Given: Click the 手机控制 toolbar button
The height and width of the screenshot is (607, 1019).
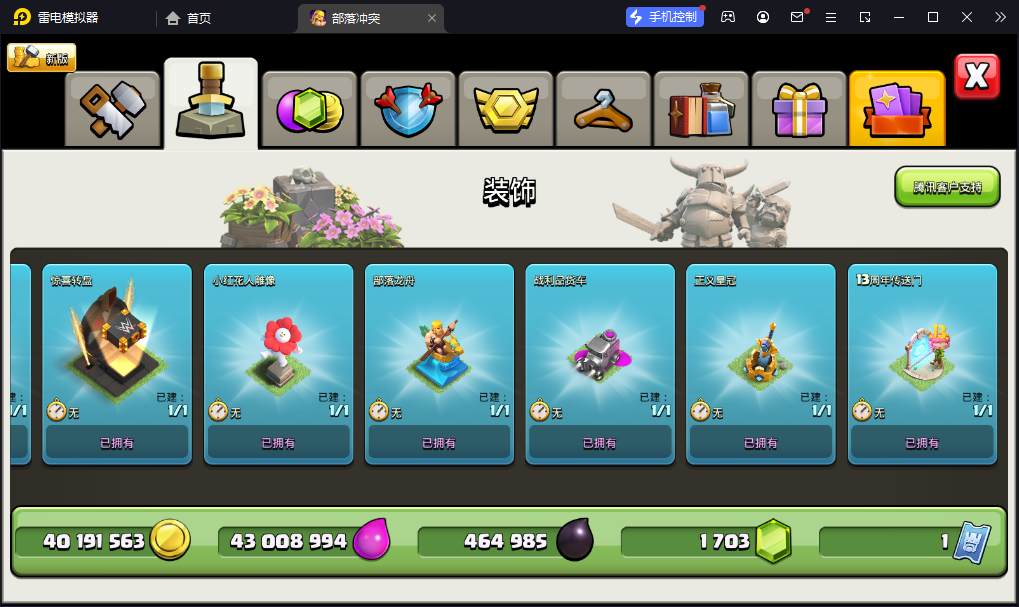Looking at the screenshot, I should (x=664, y=17).
